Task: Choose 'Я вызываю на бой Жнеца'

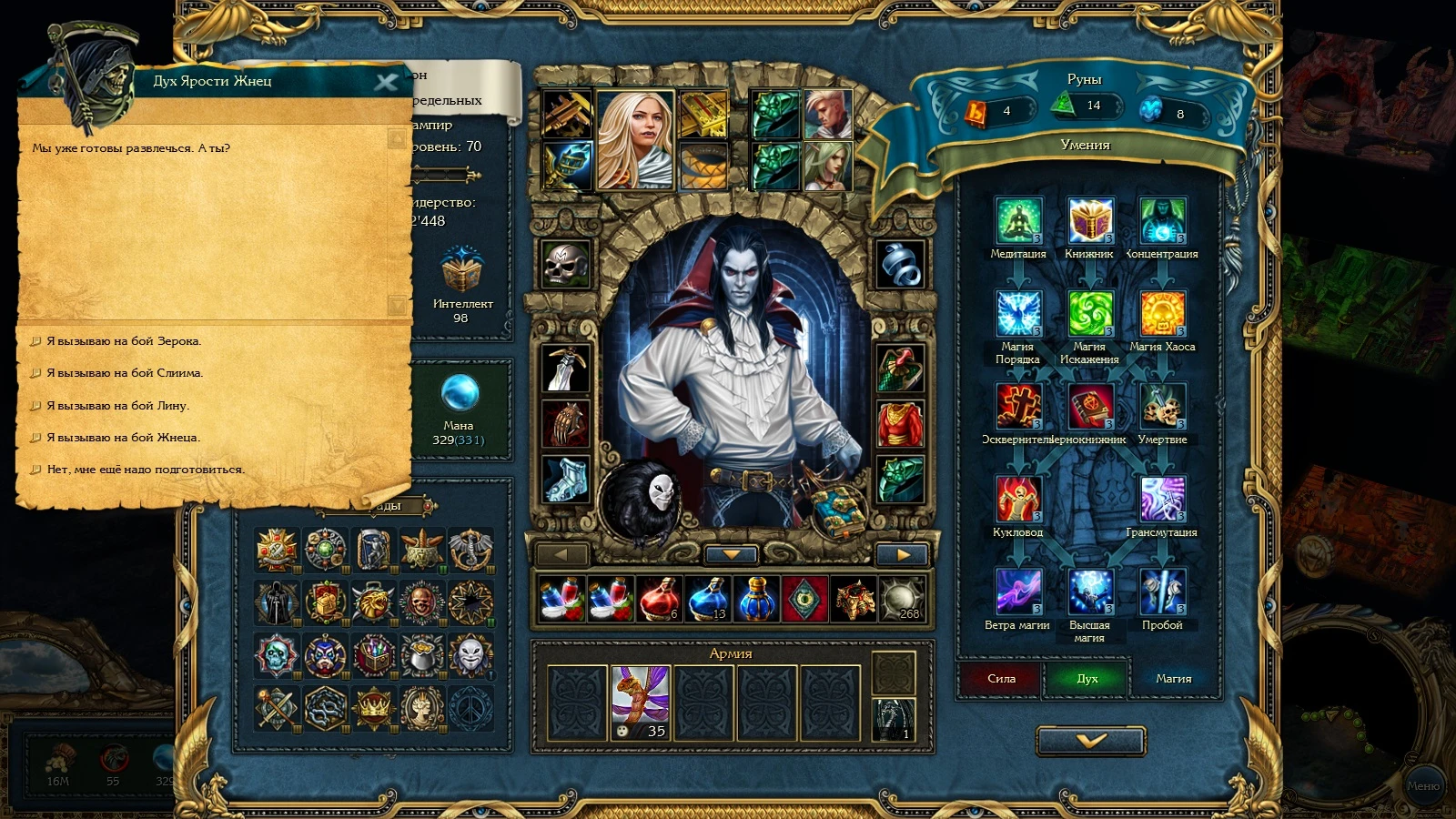Action: [x=124, y=438]
